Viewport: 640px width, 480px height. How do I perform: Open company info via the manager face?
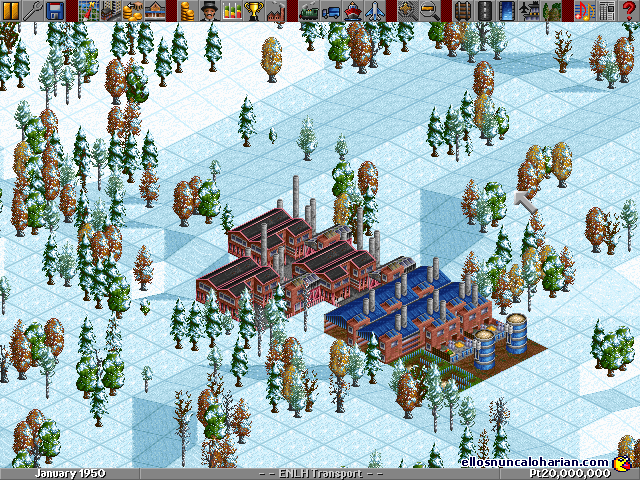(207, 11)
